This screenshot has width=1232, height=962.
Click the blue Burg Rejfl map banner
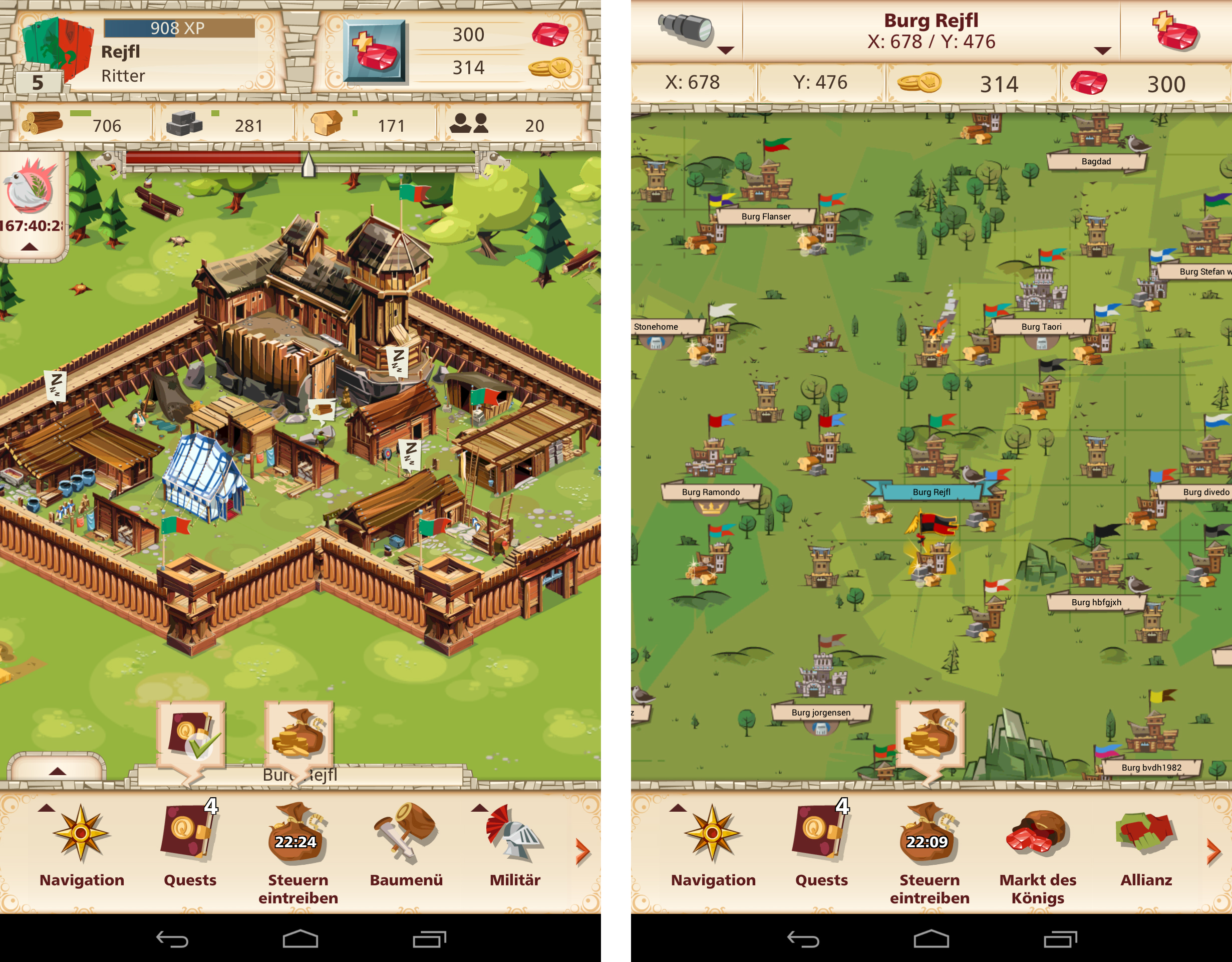[x=932, y=492]
